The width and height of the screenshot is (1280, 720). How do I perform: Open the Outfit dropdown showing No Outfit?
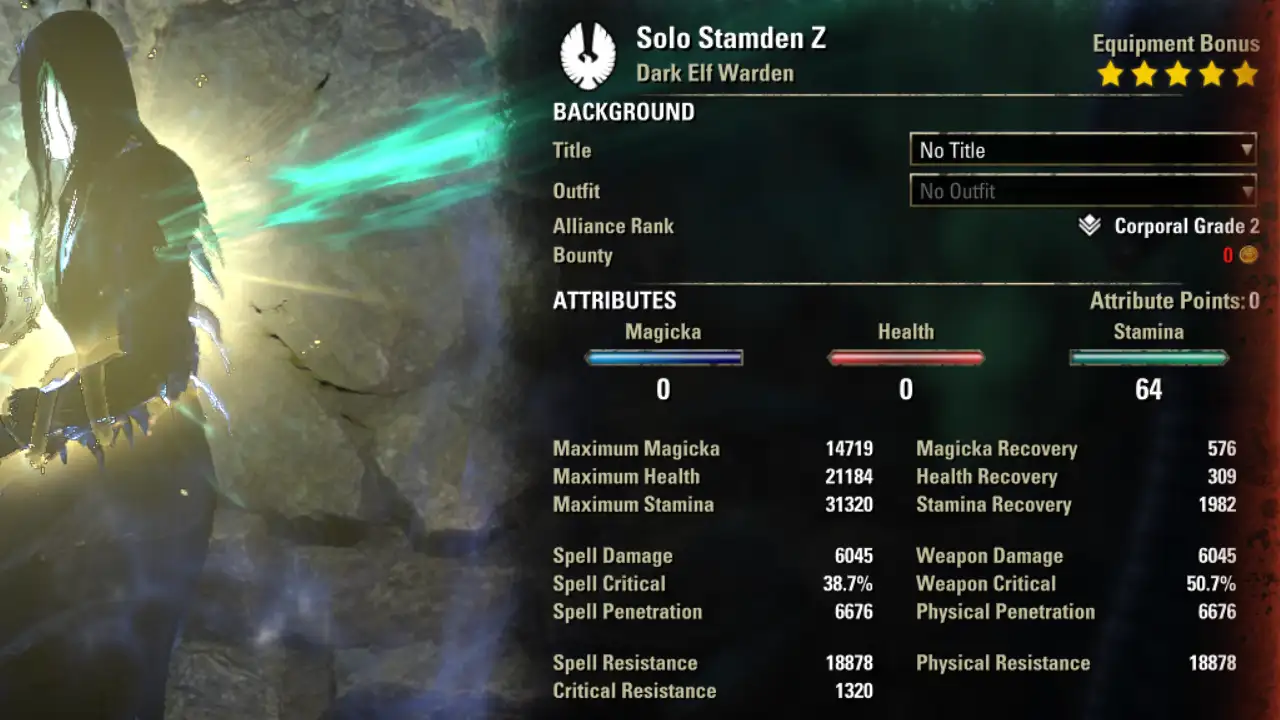[x=1082, y=191]
